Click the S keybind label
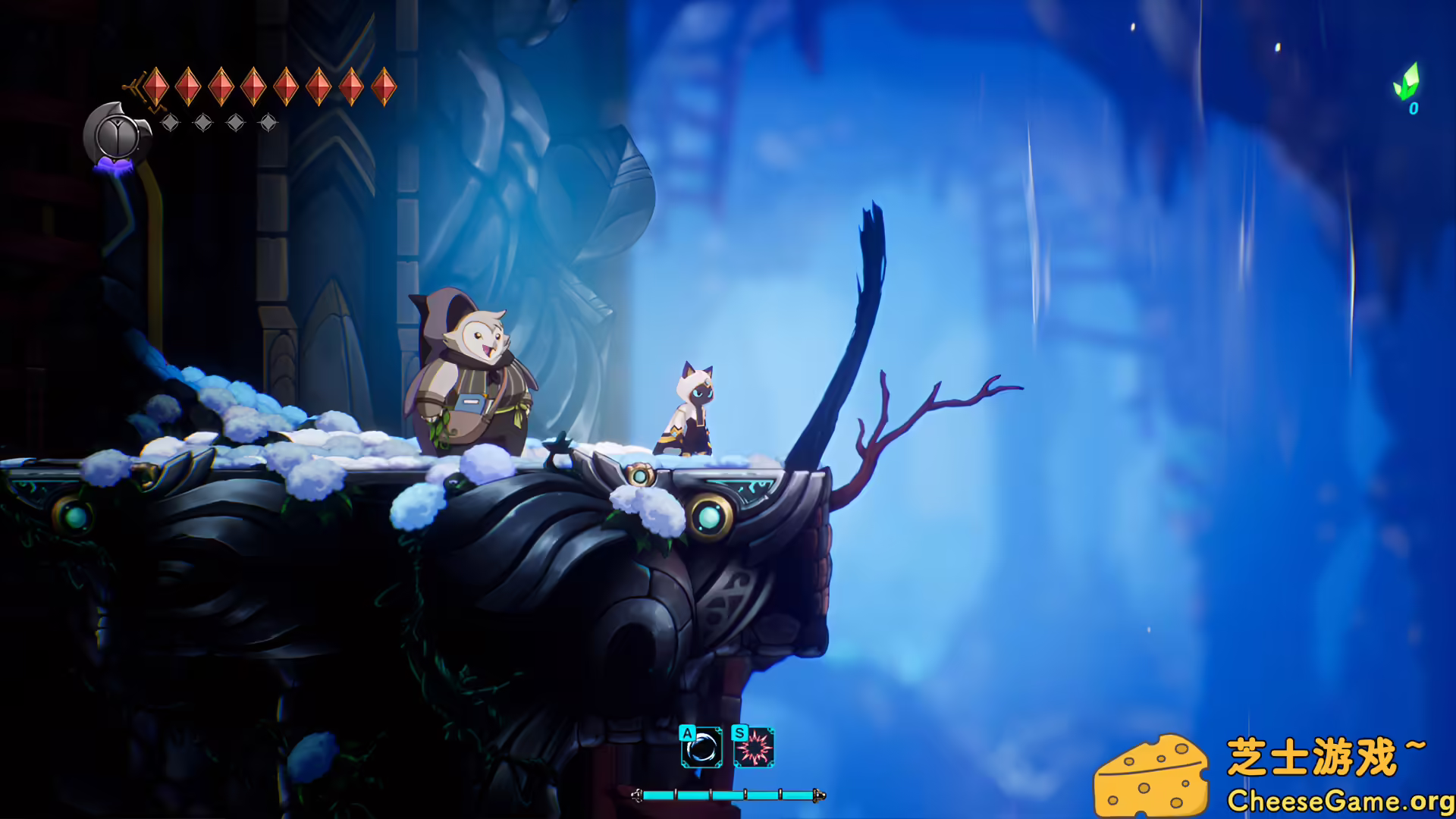Viewport: 1456px width, 819px height. pyautogui.click(x=740, y=733)
